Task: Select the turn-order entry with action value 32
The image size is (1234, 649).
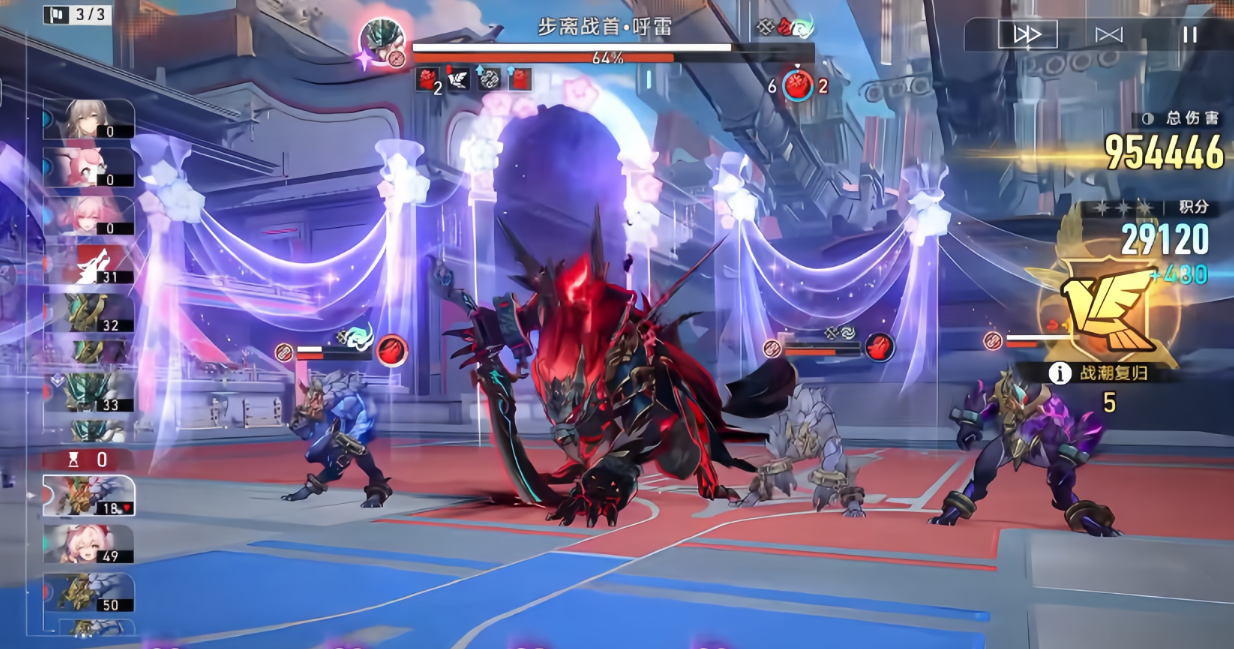Action: [x=89, y=312]
